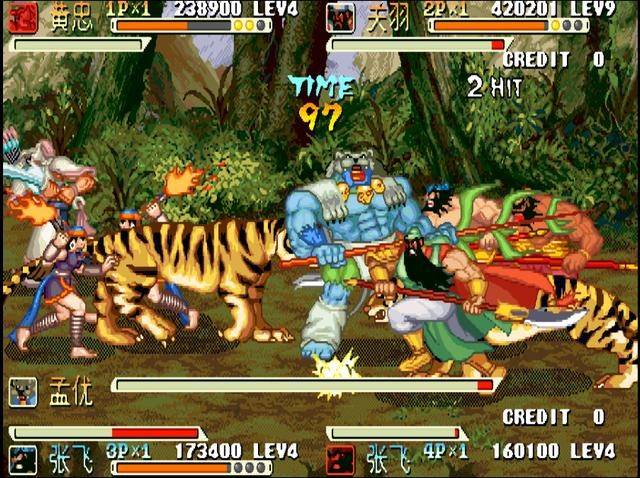The width and height of the screenshot is (640, 478).
Task: Select the 4P Zhang Fei portrait
Action: point(341,458)
